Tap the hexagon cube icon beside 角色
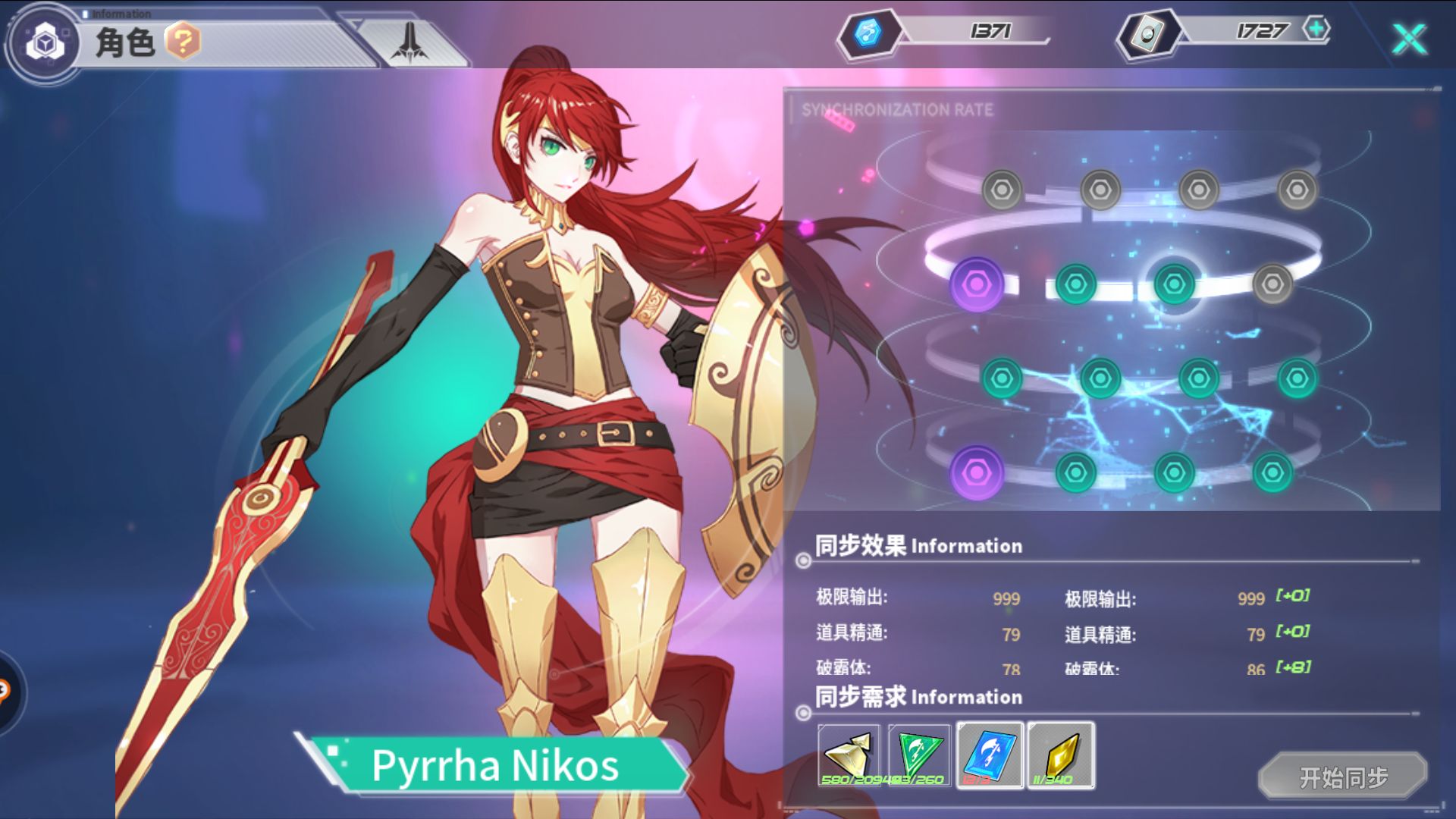 [x=45, y=42]
